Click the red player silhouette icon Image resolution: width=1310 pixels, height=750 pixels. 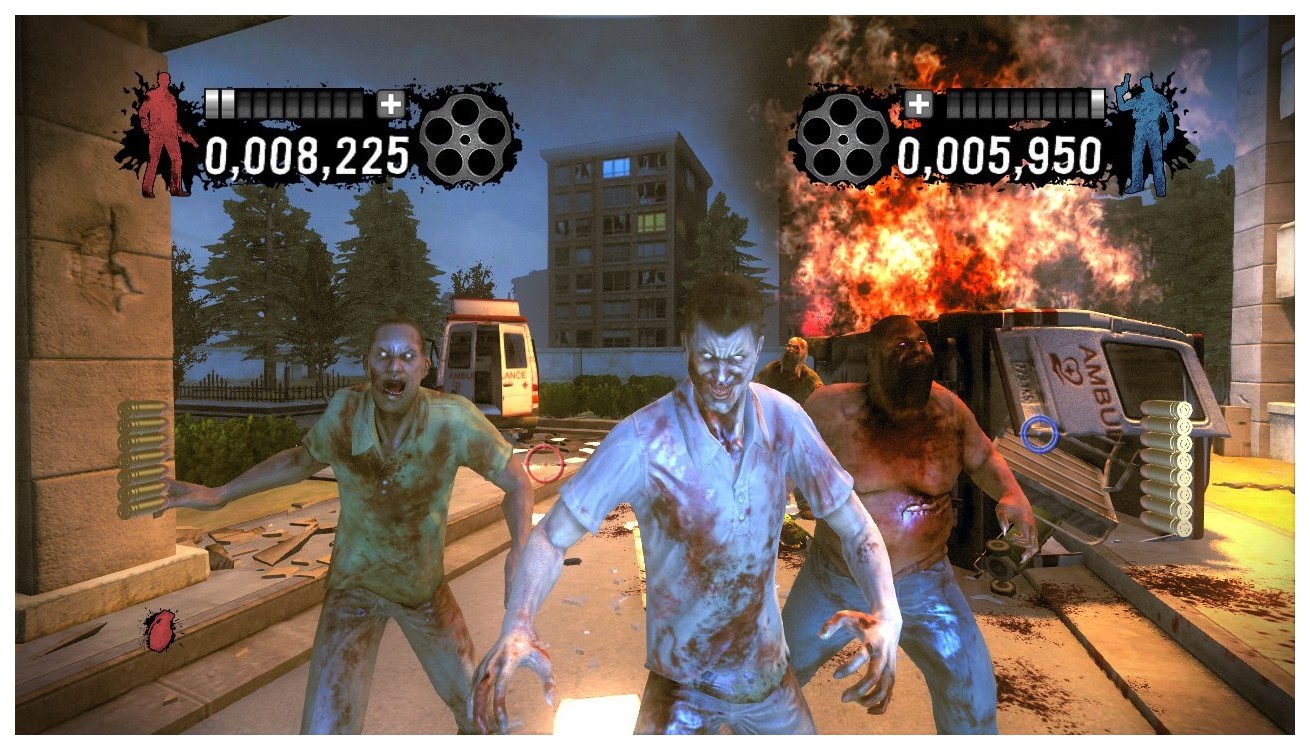click(x=162, y=138)
